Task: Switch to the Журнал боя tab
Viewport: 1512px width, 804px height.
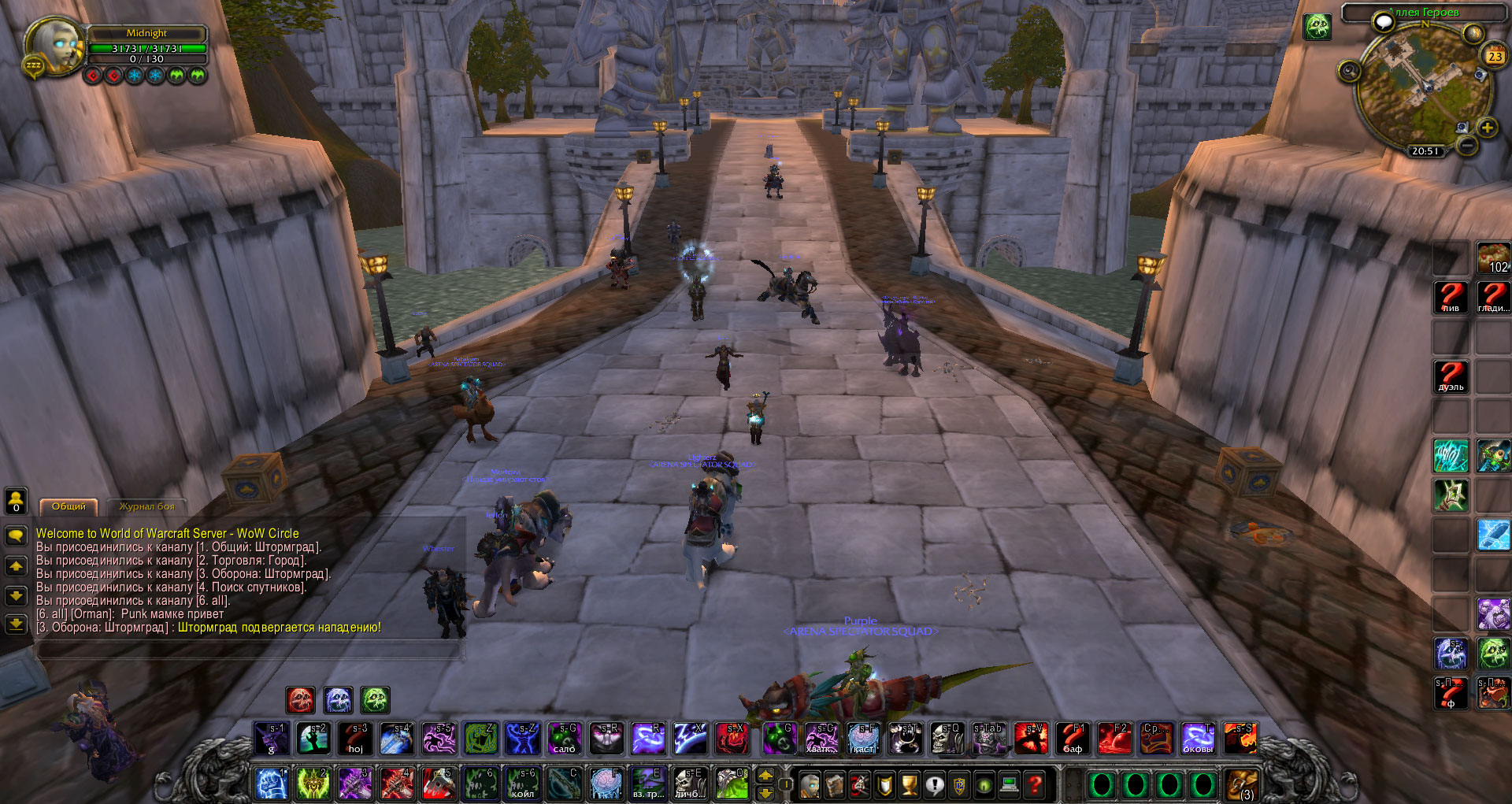Action: pos(146,507)
